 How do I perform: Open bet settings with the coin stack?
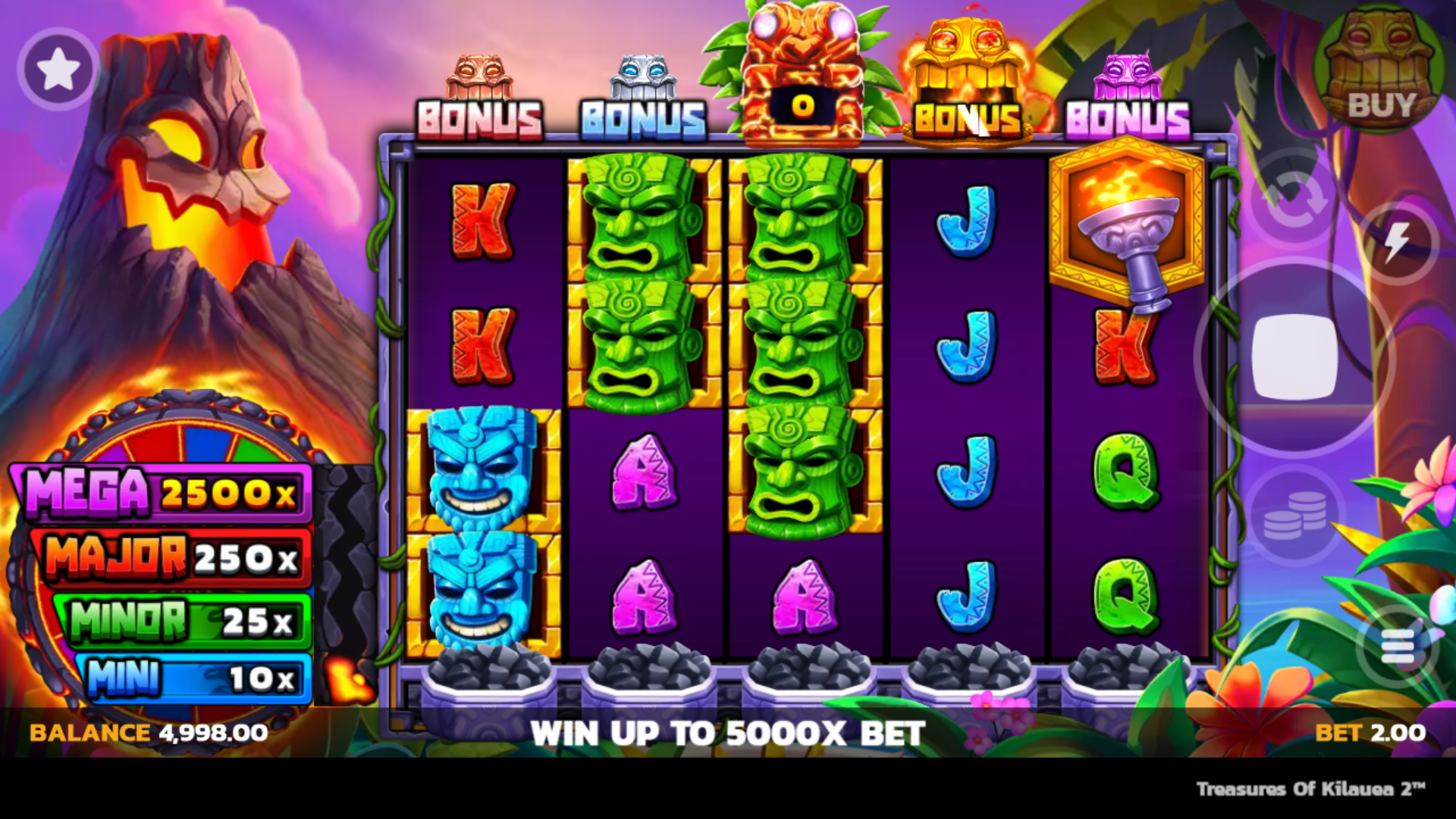point(1294,516)
